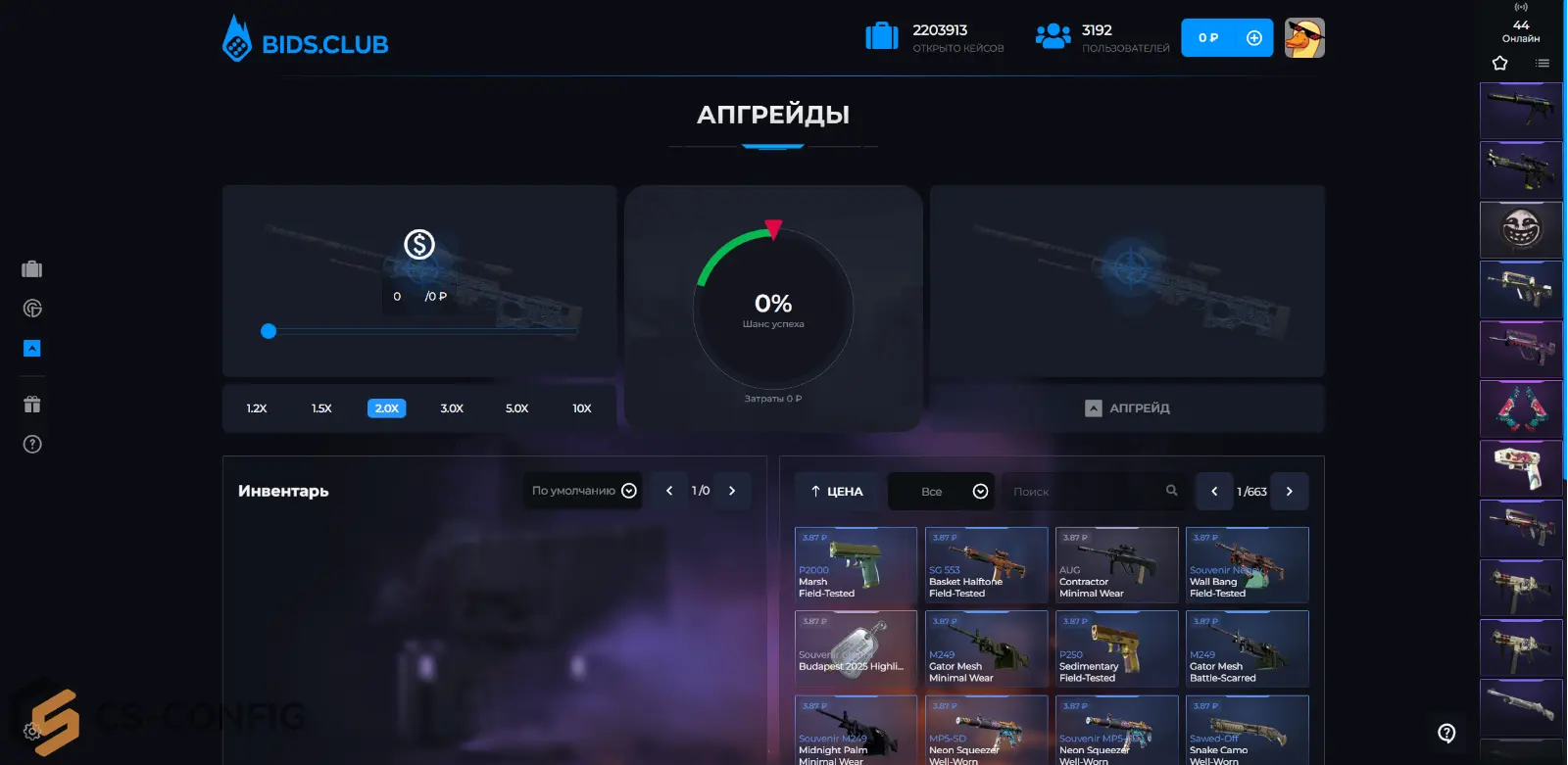This screenshot has width=1568, height=765.
Task: Open the help chat bubble button
Action: 1446,733
